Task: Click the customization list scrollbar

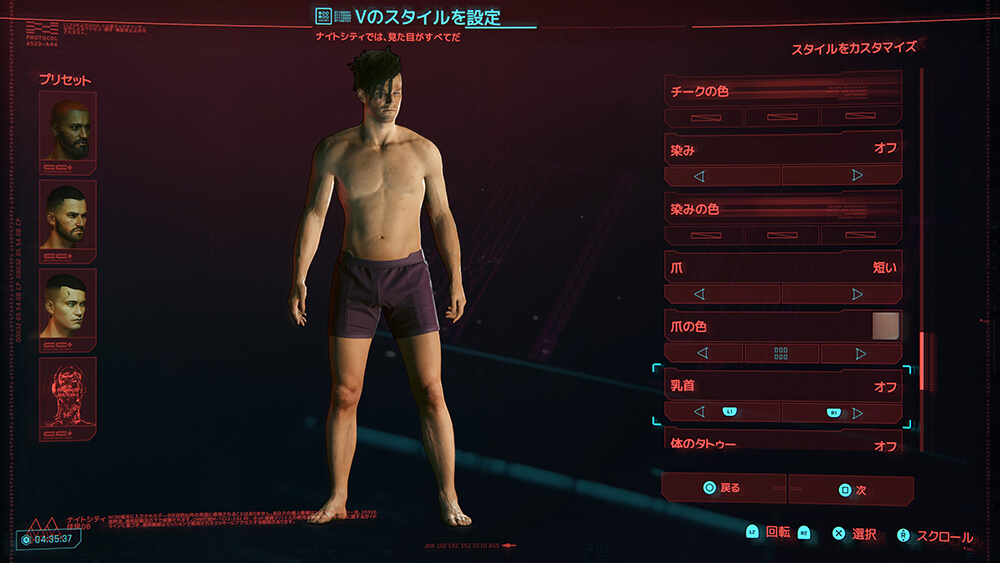Action: 921,360
